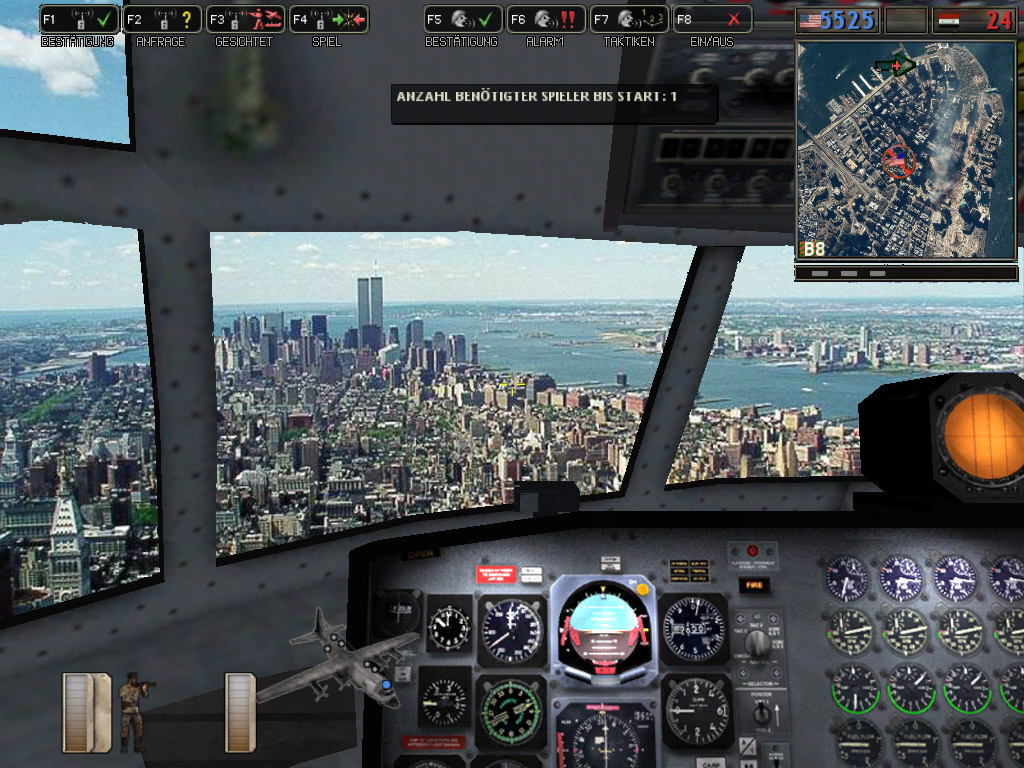The image size is (1024, 768).
Task: Click the green aircraft marker on minimap
Action: [895, 66]
